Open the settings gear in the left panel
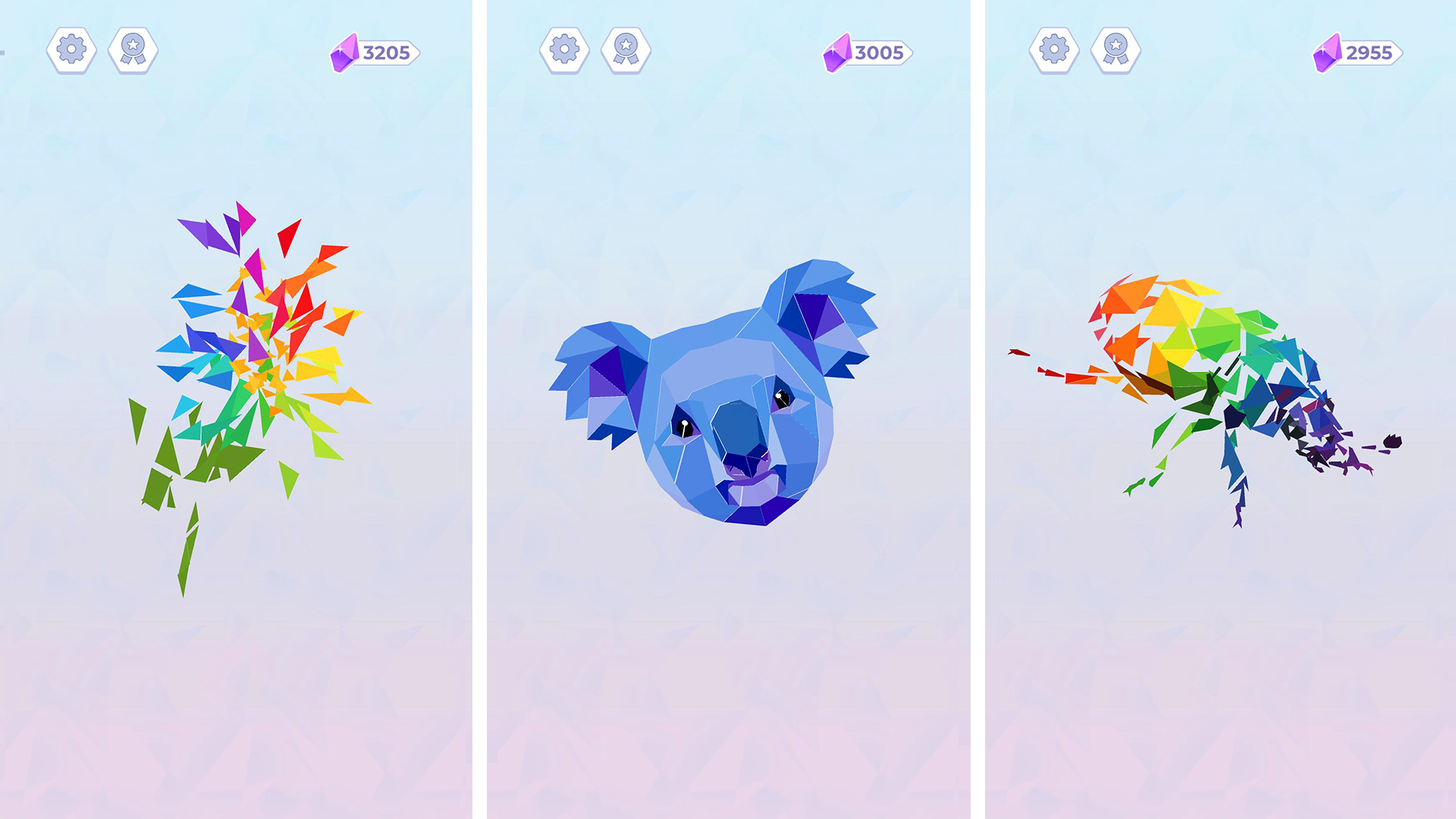This screenshot has height=819, width=1456. coord(71,51)
